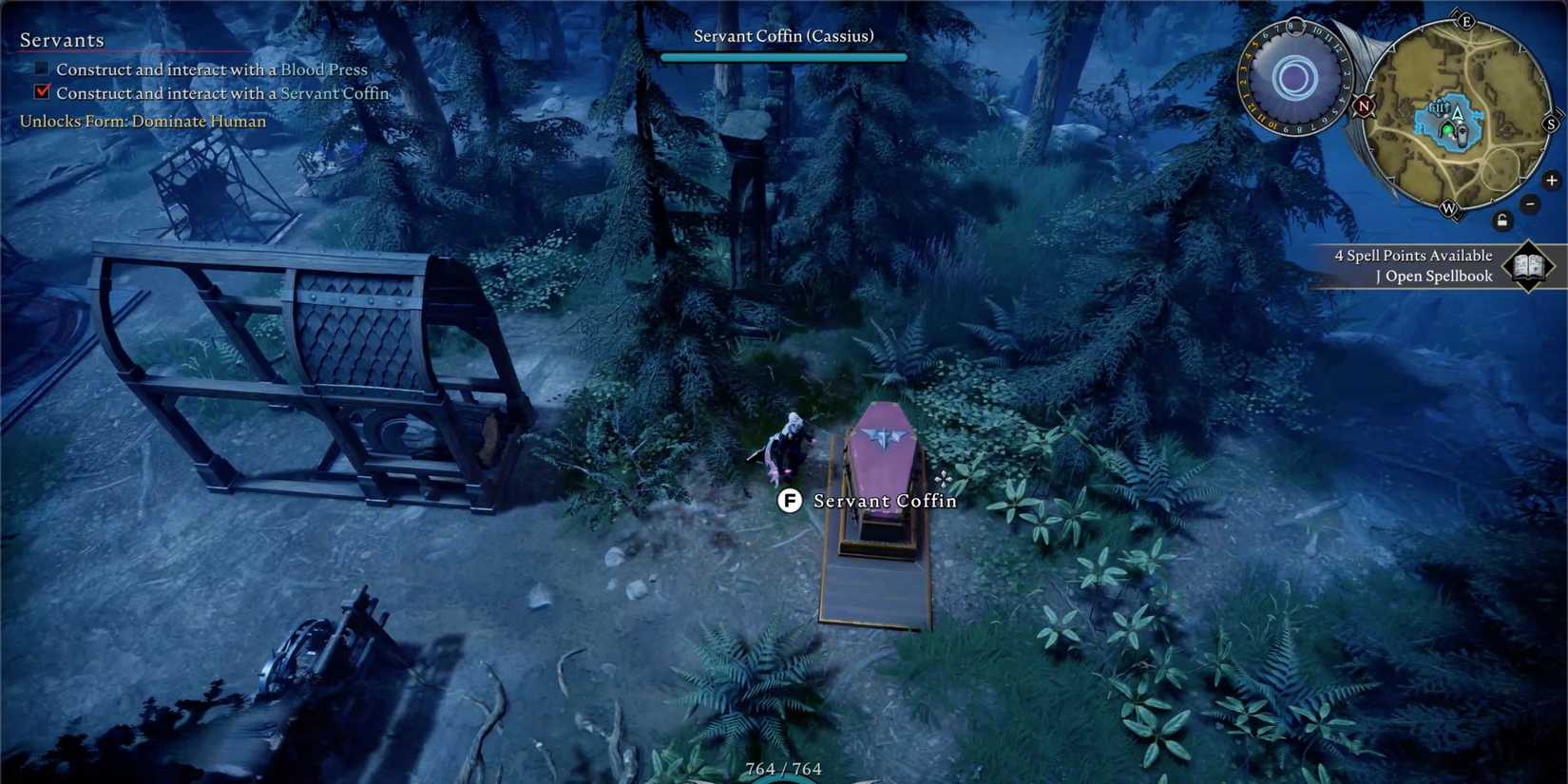Viewport: 1568px width, 784px height.
Task: Click the N compass marker on the minimap
Action: click(x=1363, y=106)
